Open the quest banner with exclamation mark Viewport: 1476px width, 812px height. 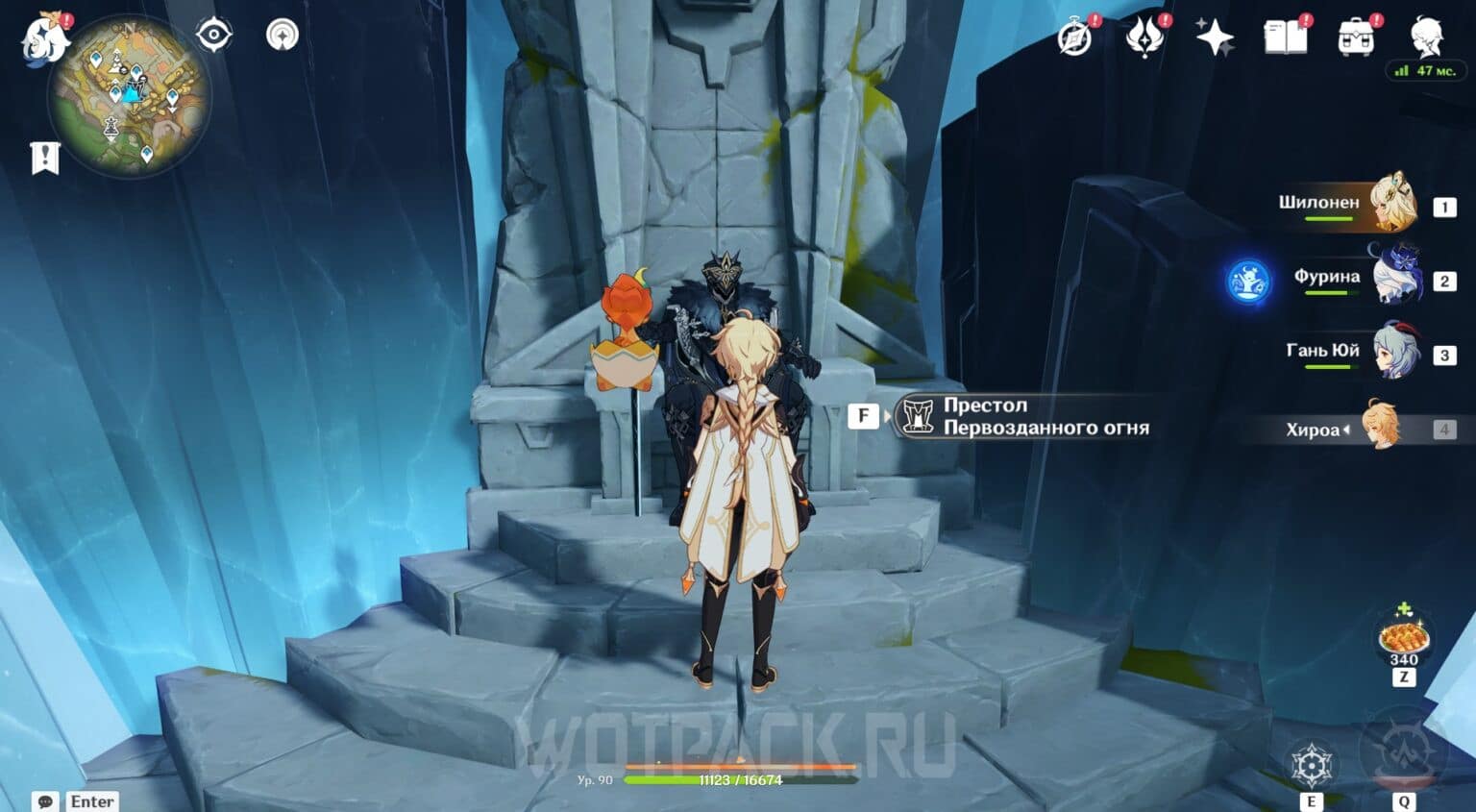tap(45, 158)
